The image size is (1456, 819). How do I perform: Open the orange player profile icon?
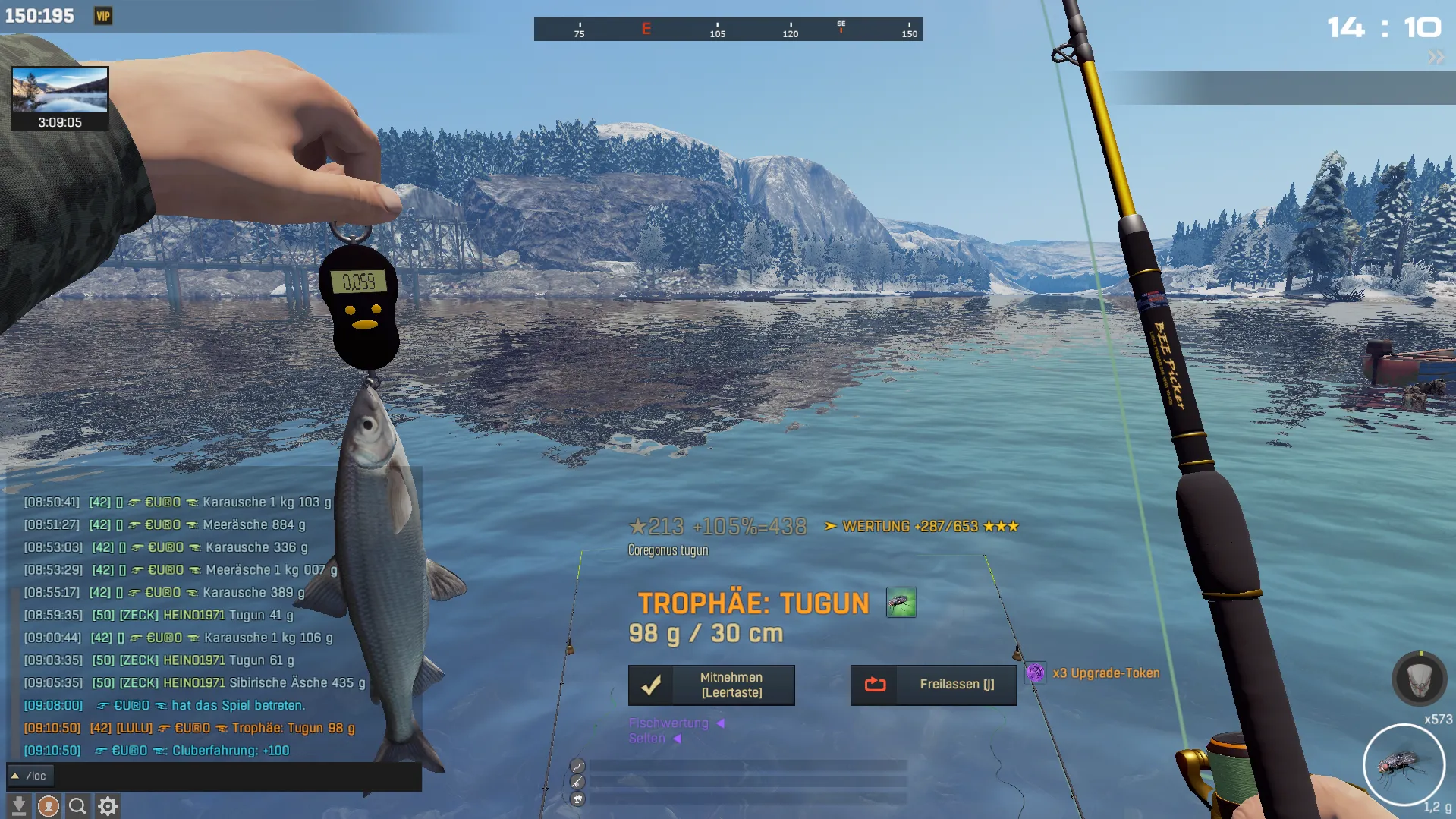(49, 805)
